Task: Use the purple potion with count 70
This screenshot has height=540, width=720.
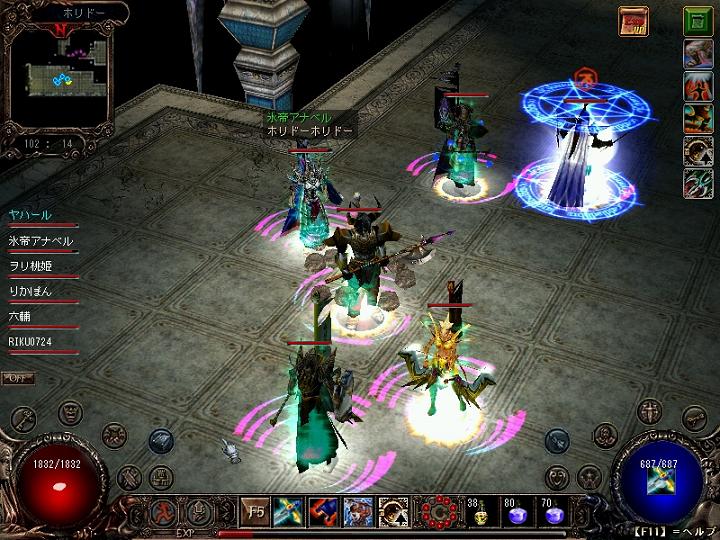Action: point(552,514)
